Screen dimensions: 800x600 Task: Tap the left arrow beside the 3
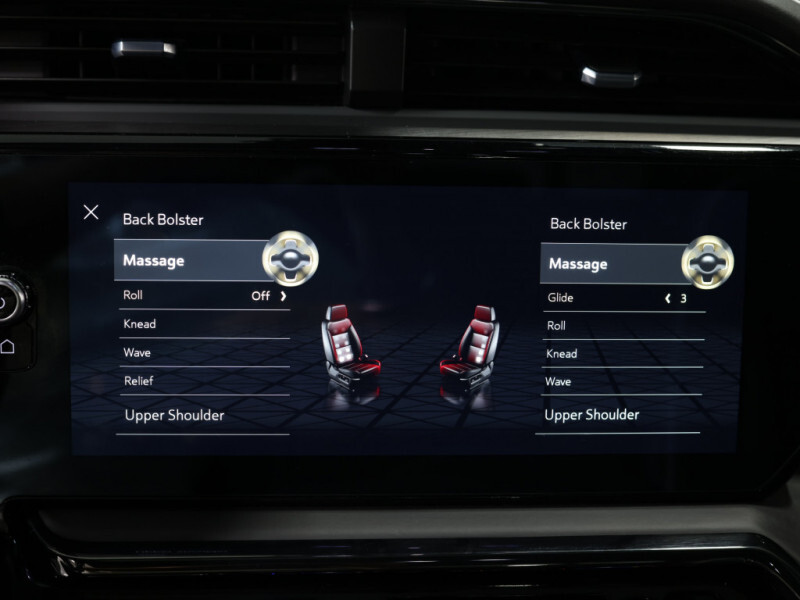point(668,298)
